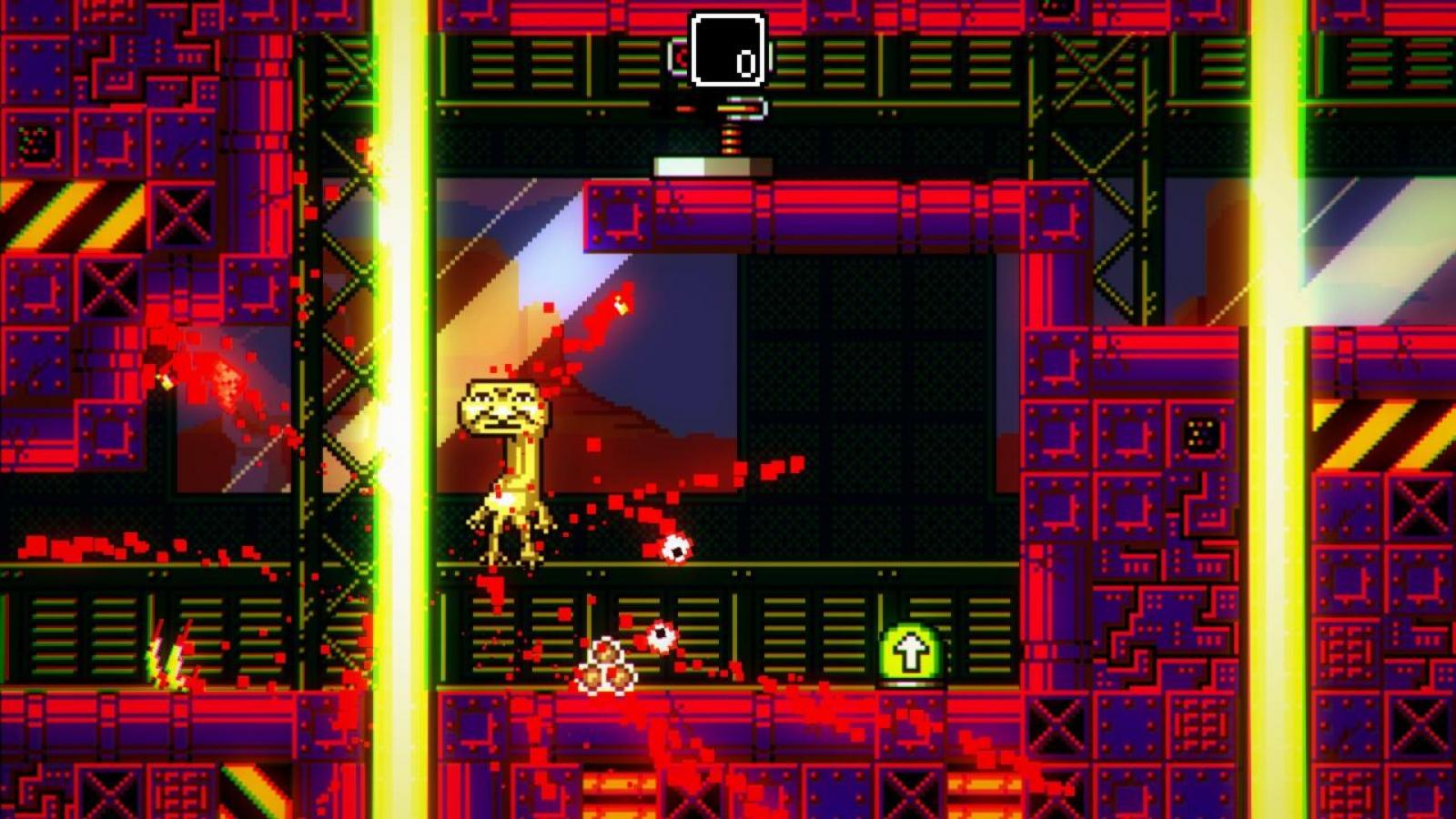Select the white item slot box
Viewport: 1456px width, 819px height.
(727, 49)
